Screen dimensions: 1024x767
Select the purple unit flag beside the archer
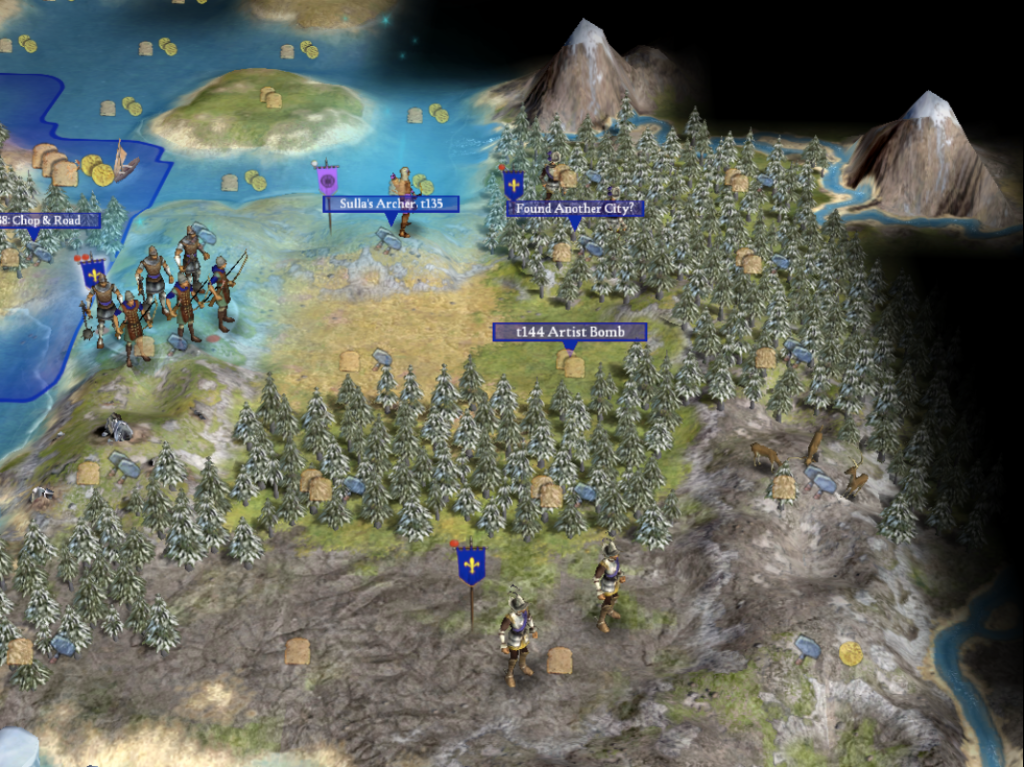coord(327,180)
